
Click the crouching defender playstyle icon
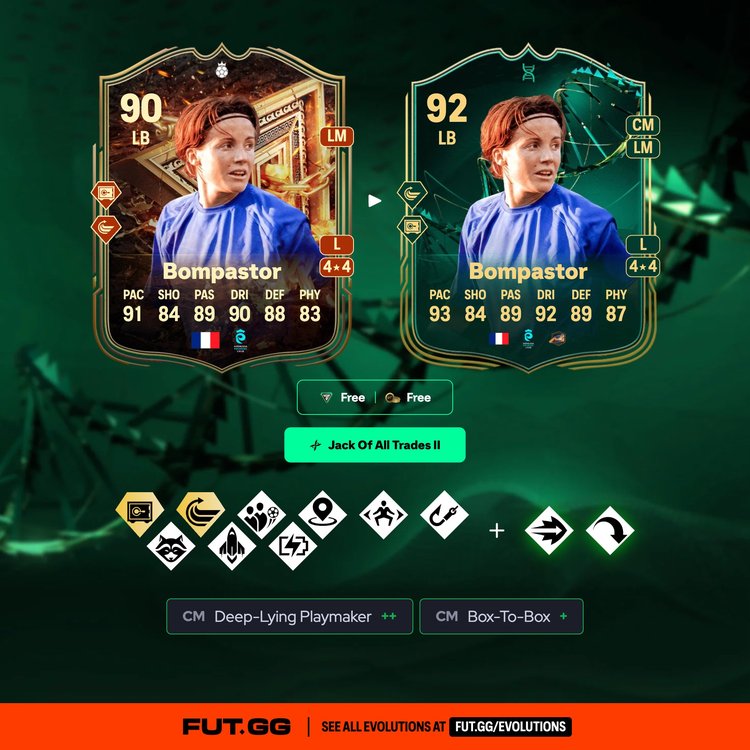point(383,514)
